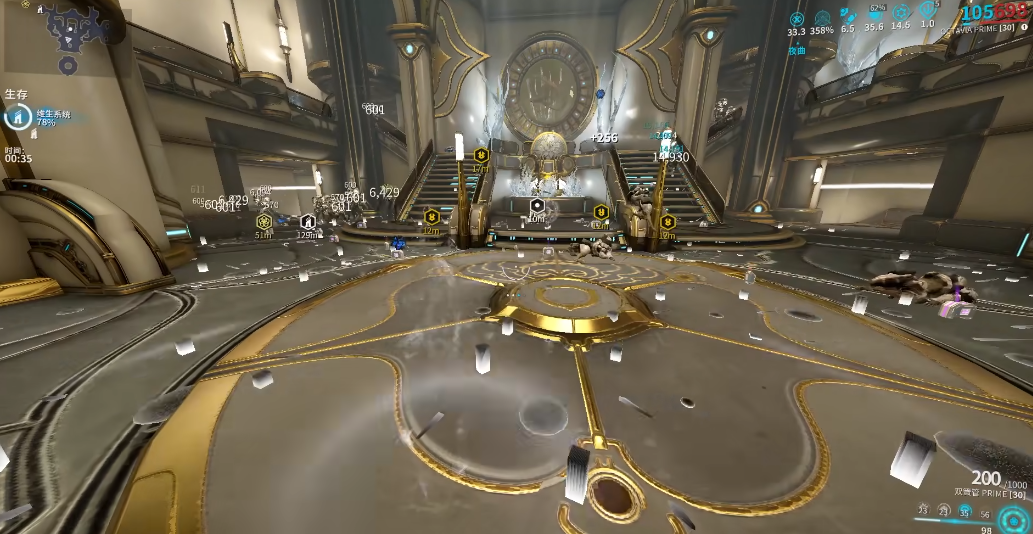Click the white hexagon waypoint at 10m
1033x534 pixels.
coord(537,205)
